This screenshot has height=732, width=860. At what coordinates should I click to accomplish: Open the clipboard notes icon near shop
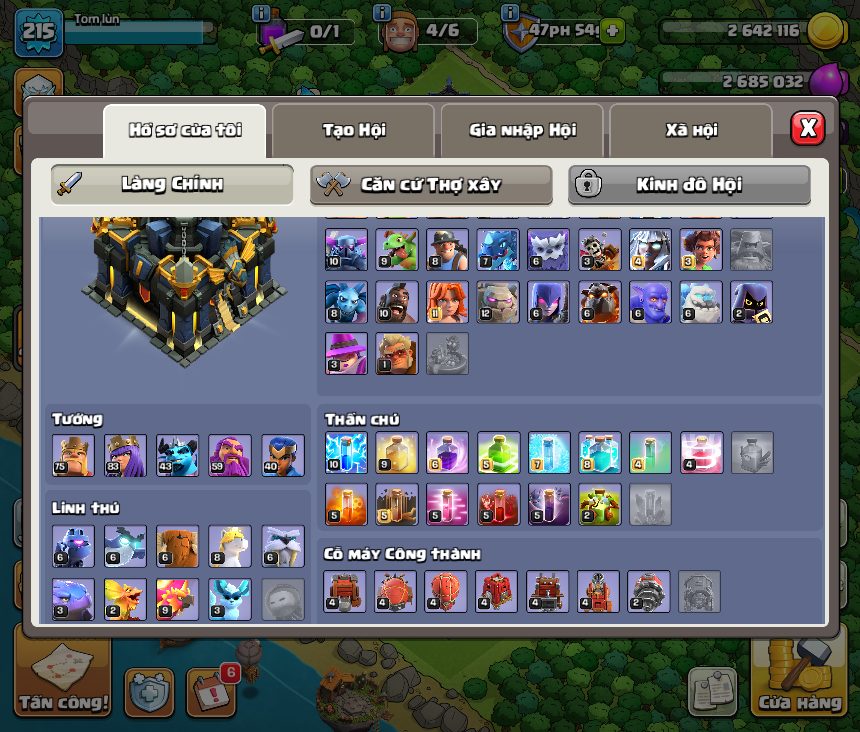(713, 691)
